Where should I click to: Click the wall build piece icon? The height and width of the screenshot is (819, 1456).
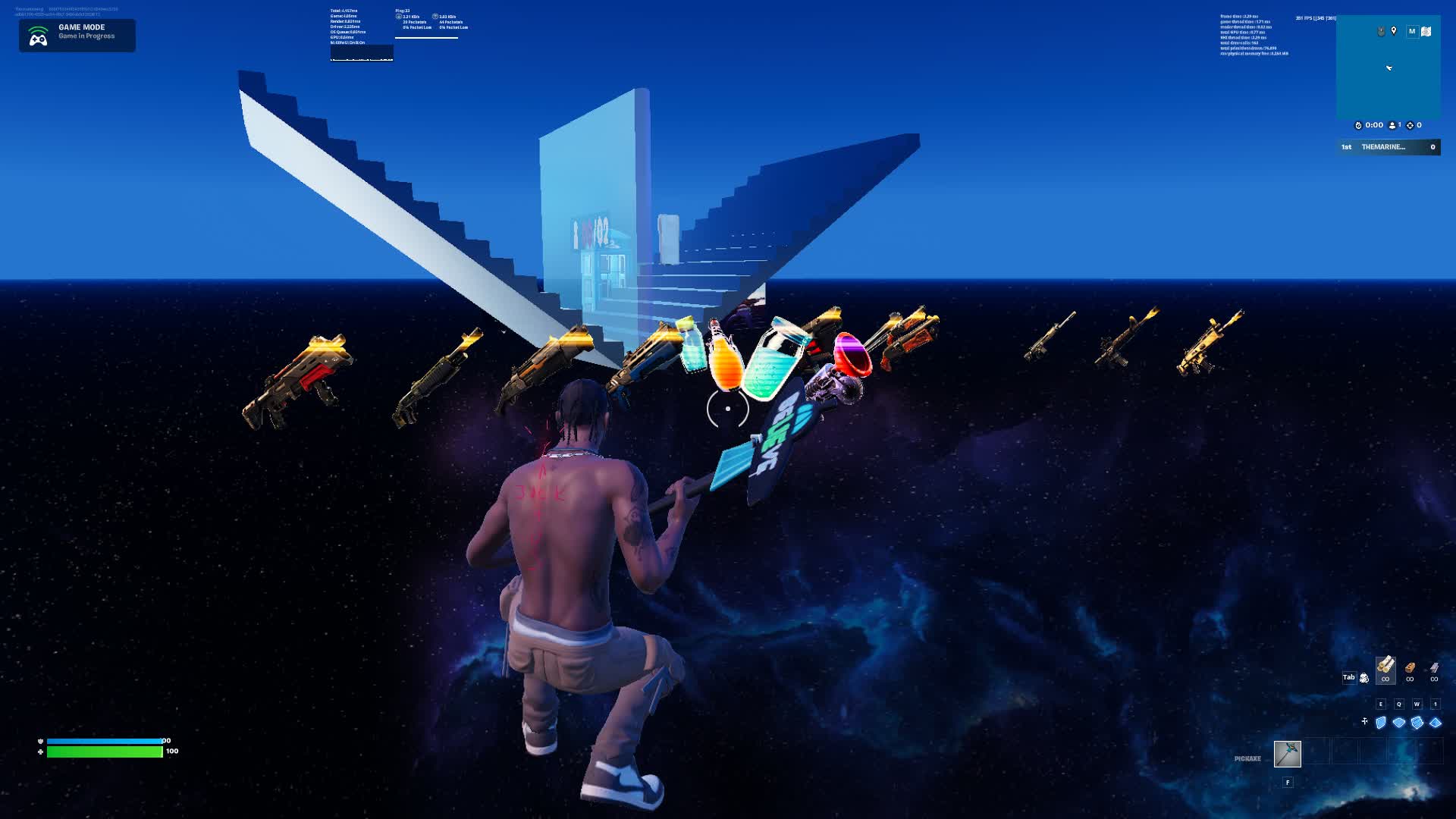(x=1380, y=723)
